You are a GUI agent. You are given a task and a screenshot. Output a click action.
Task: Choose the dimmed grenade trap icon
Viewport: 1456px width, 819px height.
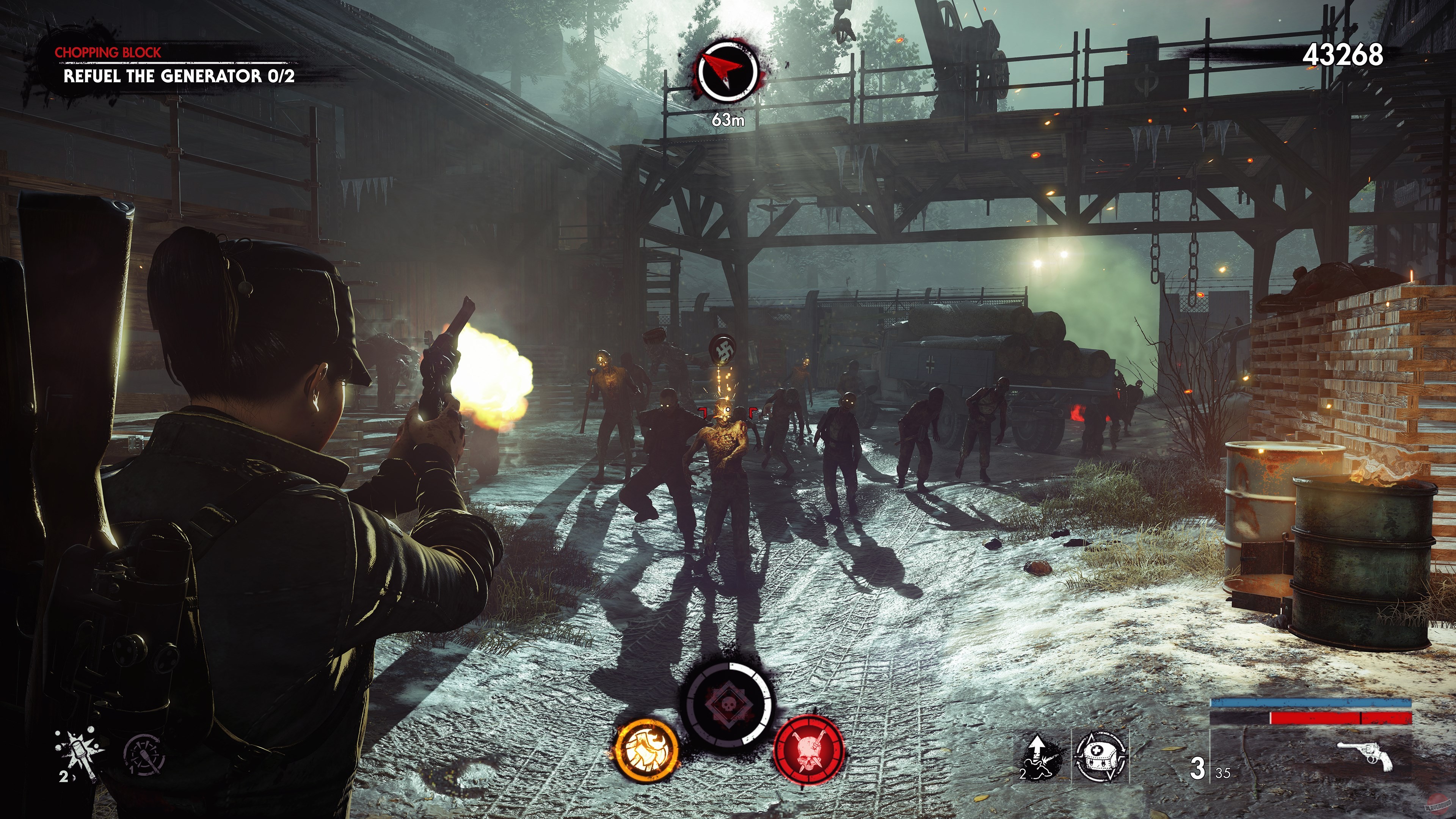145,754
